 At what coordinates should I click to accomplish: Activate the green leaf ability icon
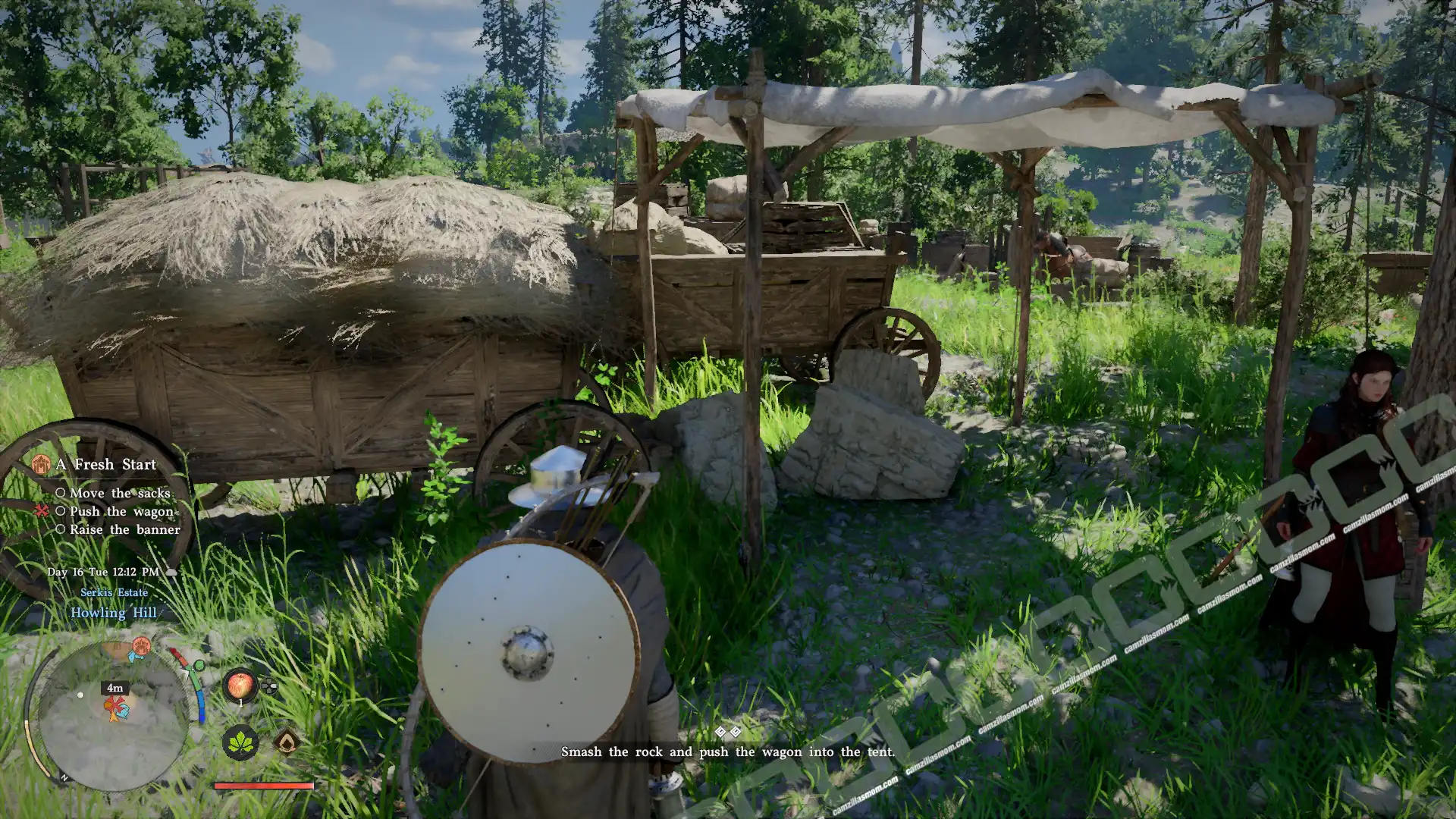point(240,742)
